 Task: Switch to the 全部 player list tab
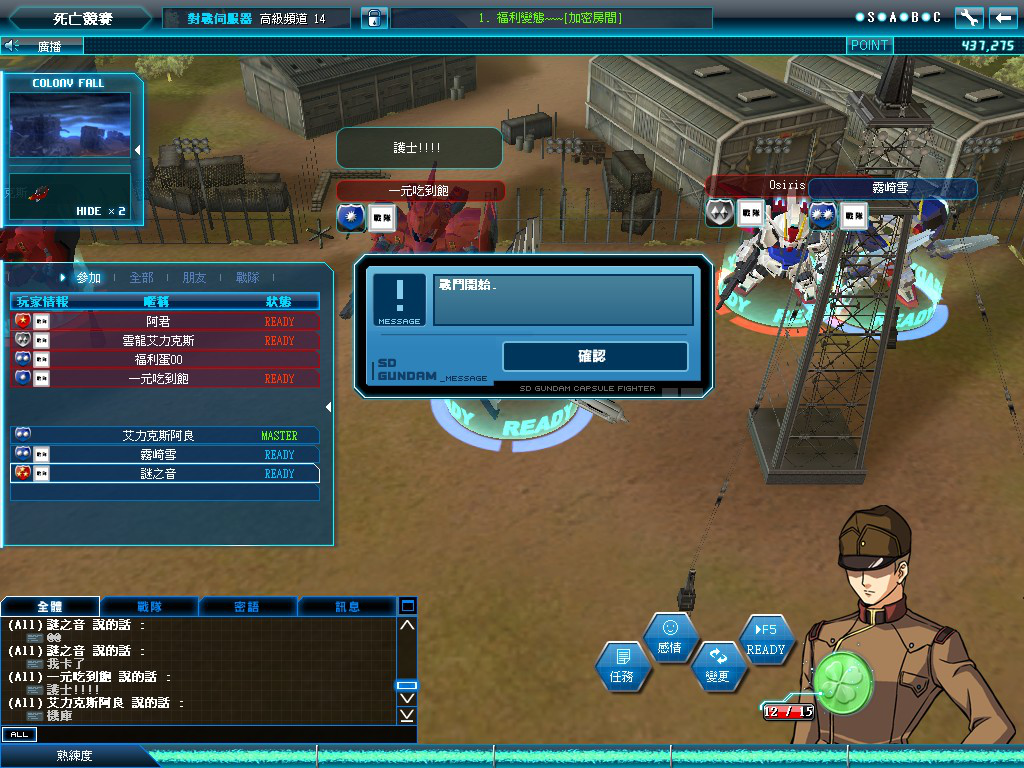pos(141,278)
